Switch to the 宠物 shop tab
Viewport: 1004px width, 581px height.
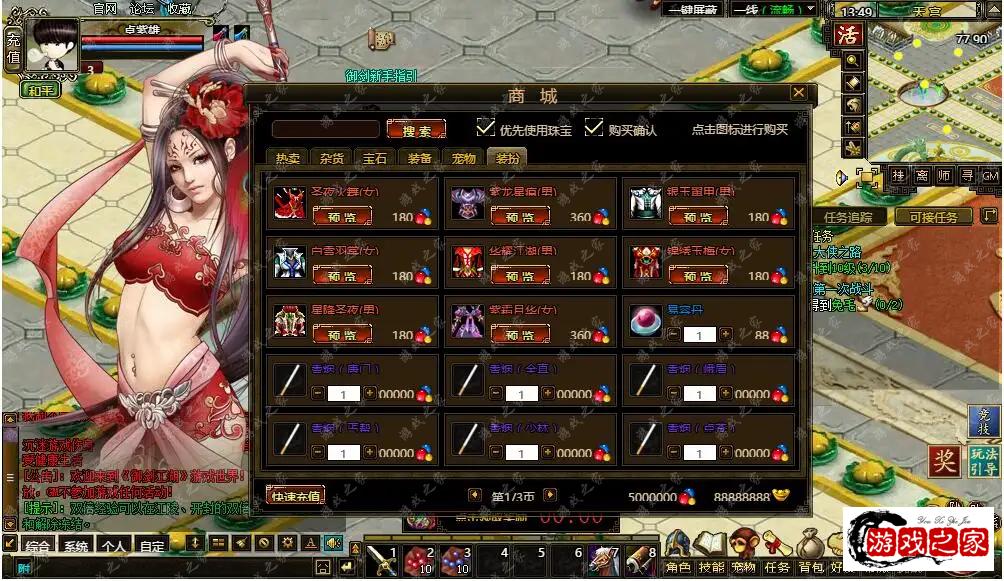coord(464,159)
